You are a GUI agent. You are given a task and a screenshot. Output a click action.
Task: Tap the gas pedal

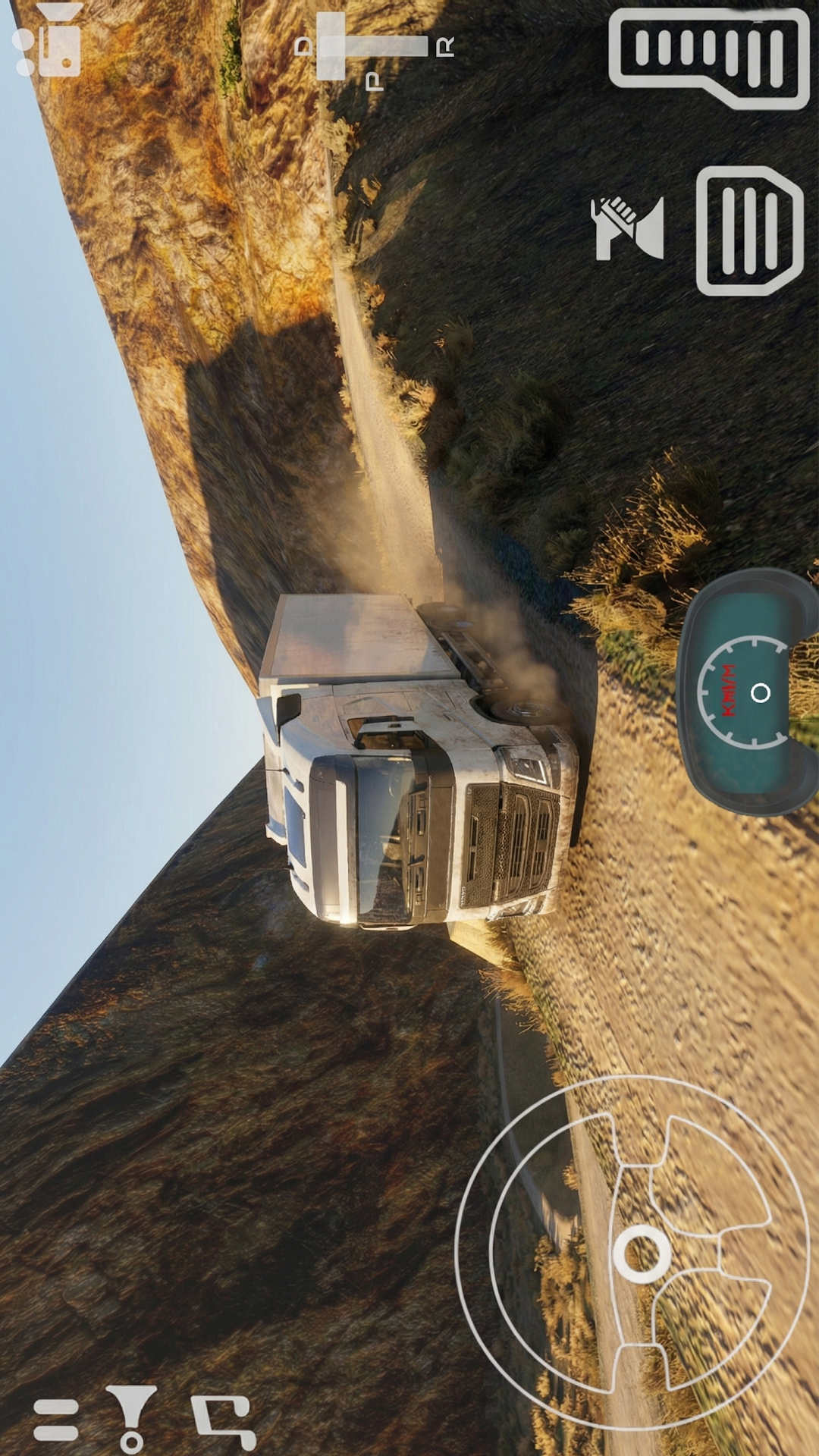point(709,57)
